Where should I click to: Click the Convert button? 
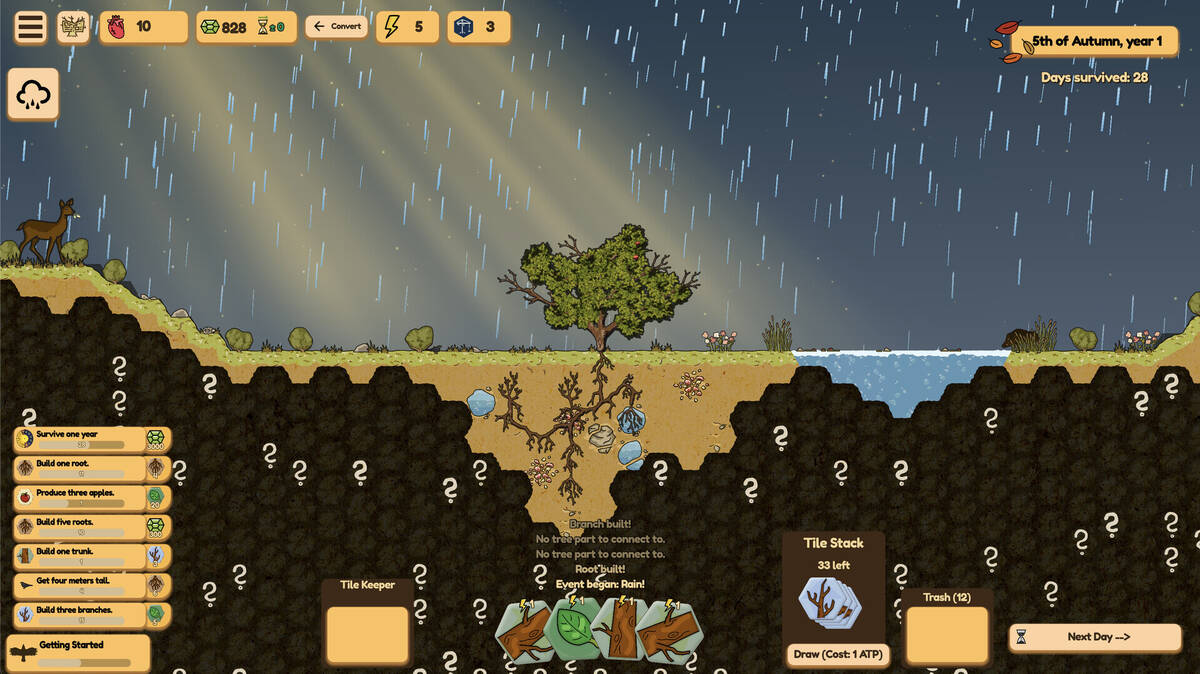(336, 27)
